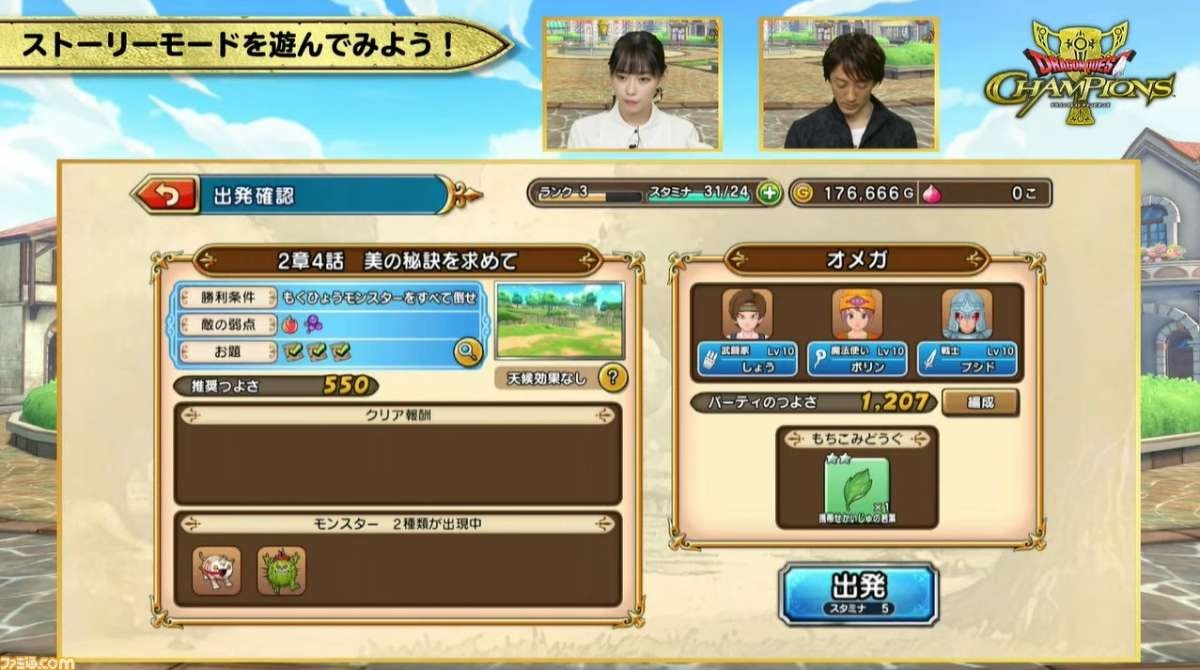View the white cow-like monster icon

[x=217, y=570]
